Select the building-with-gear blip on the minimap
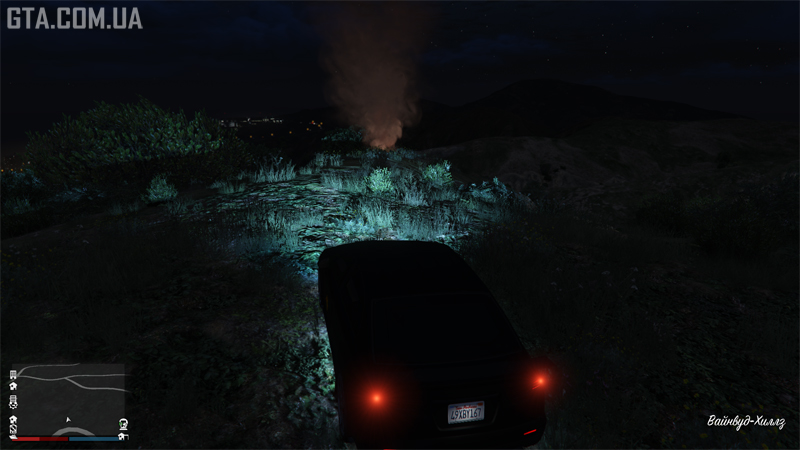The image size is (800, 450). [x=14, y=402]
